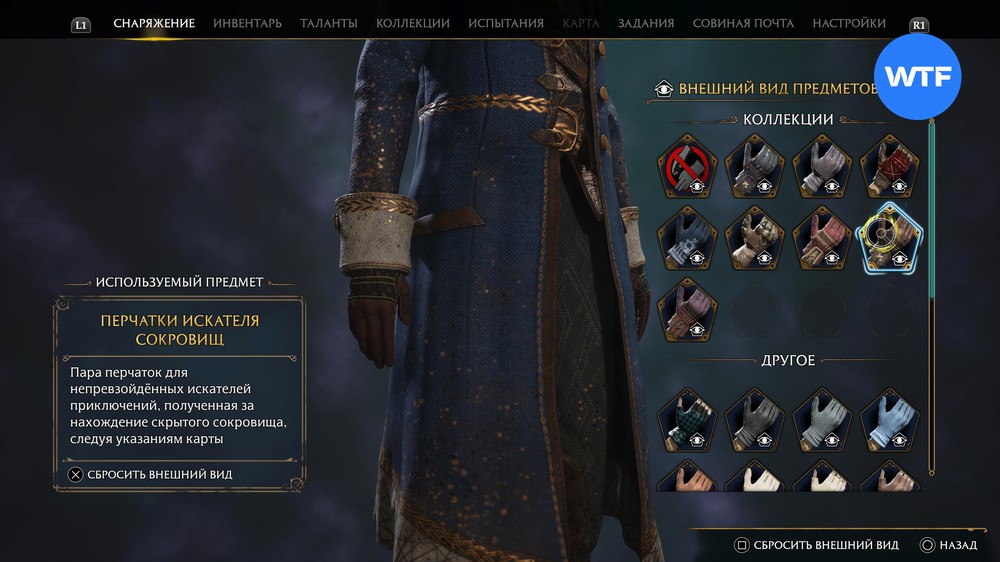This screenshot has height=562, width=1000.
Task: Pick the dark blue gloves appearance
Action: point(686,237)
